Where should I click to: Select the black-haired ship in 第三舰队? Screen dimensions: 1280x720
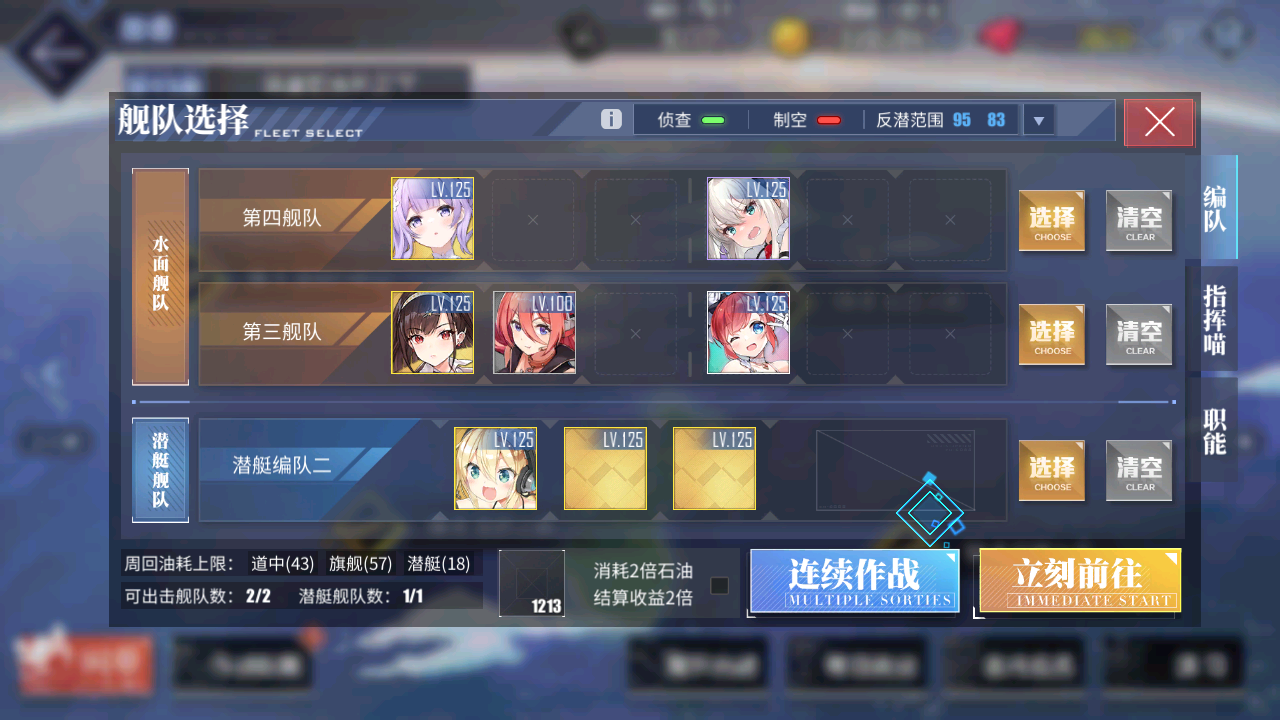click(432, 333)
